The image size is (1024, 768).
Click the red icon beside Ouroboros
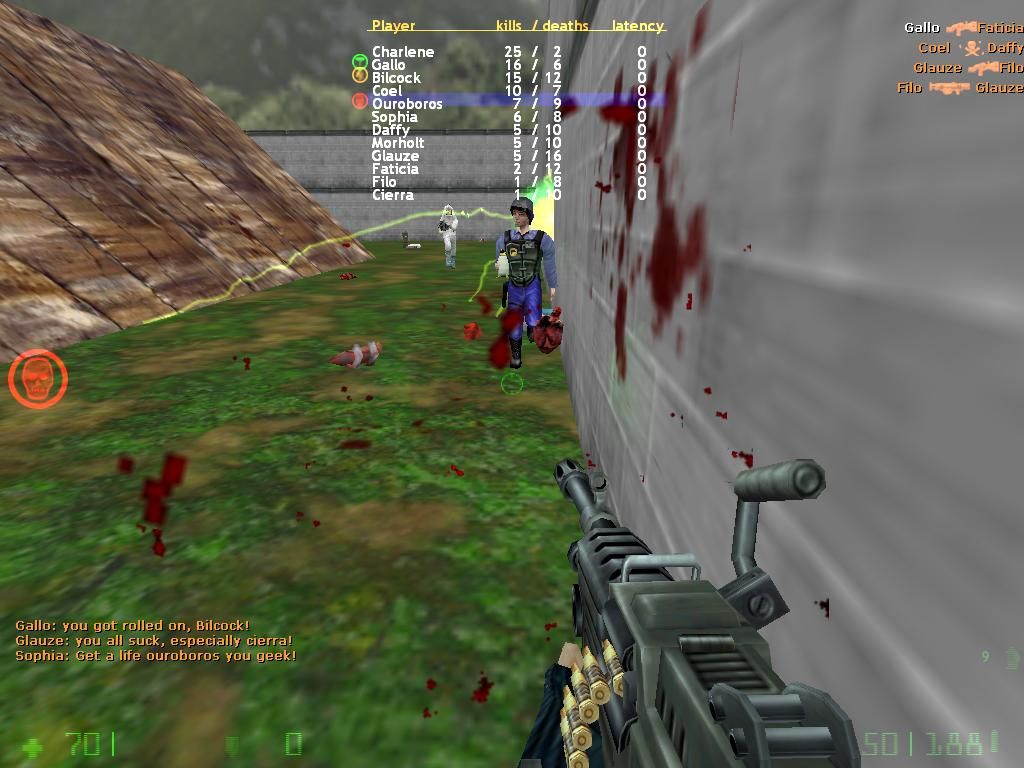(x=359, y=101)
